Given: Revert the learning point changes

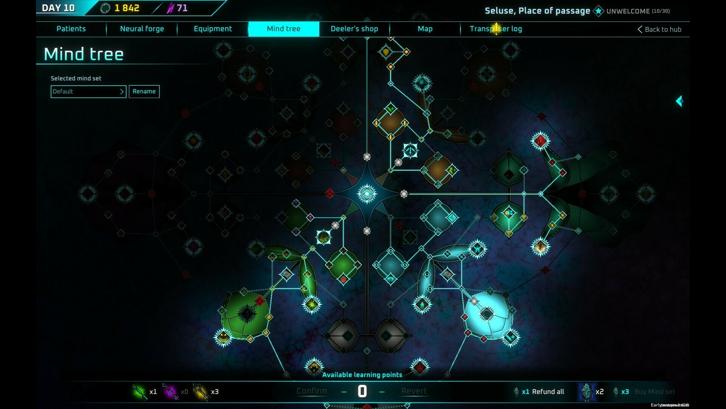Looking at the screenshot, I should pyautogui.click(x=414, y=391).
